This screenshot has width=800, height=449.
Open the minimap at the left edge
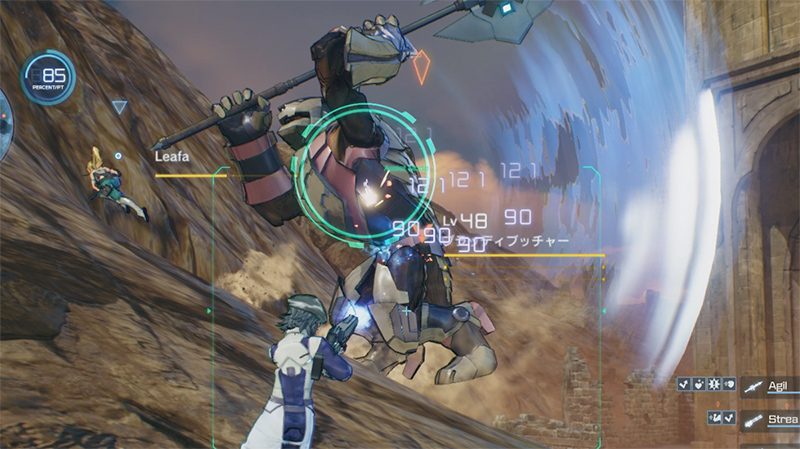[4, 110]
